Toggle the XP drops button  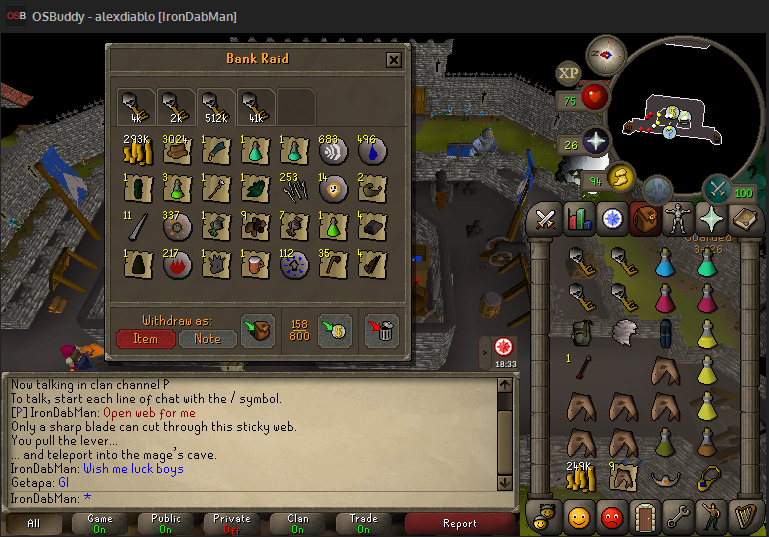[x=568, y=72]
